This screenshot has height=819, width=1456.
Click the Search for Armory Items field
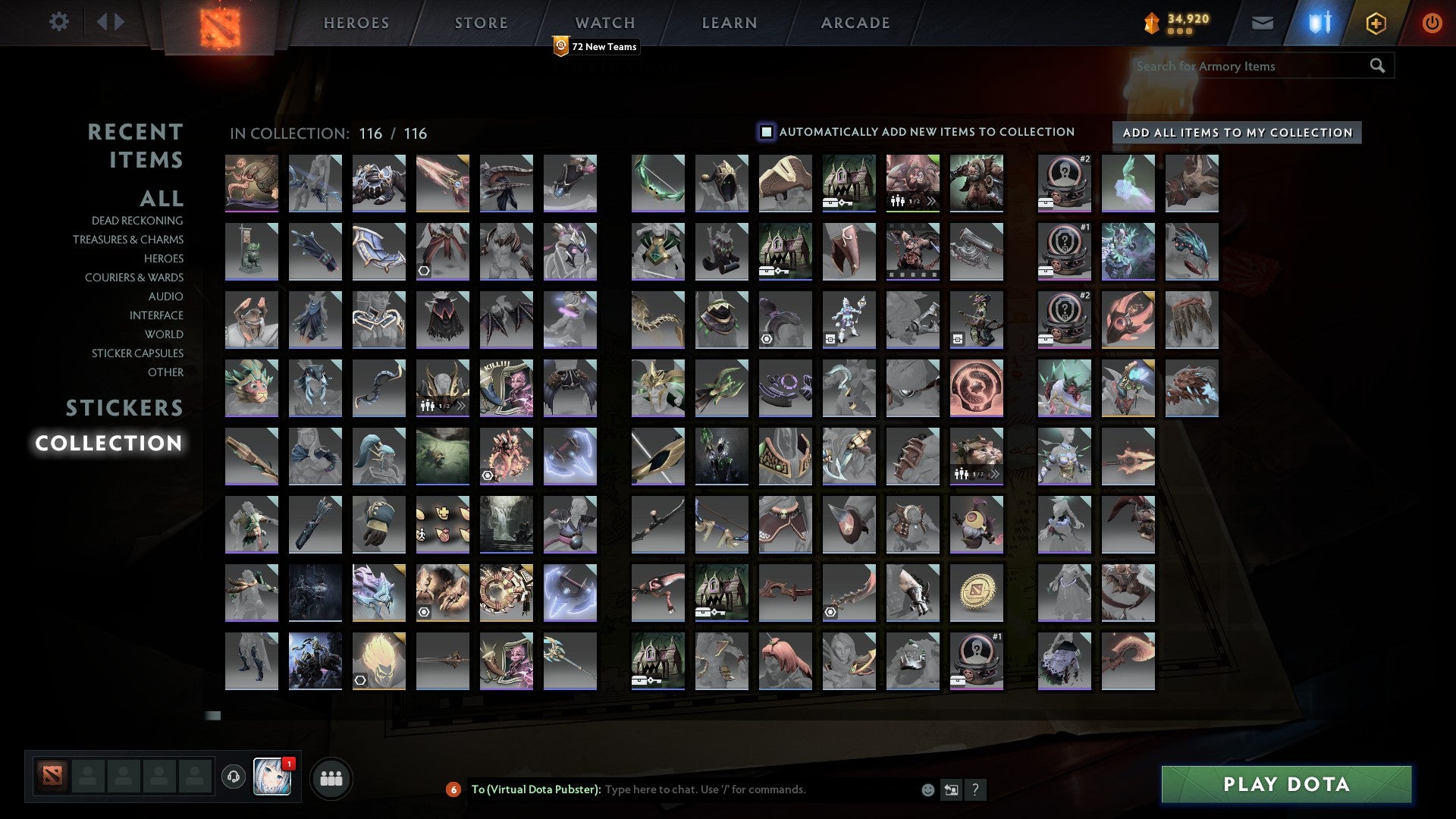point(1251,65)
